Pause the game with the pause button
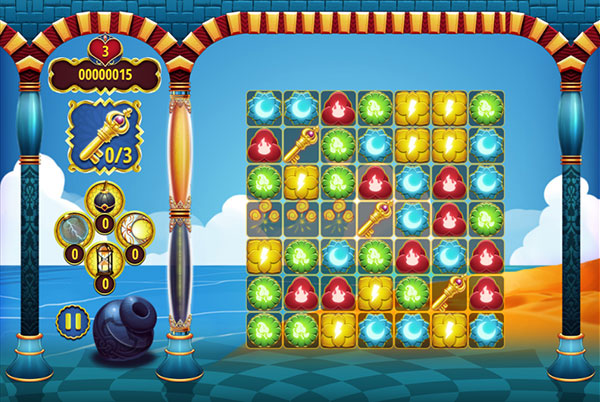The width and height of the screenshot is (600, 402). point(71,322)
